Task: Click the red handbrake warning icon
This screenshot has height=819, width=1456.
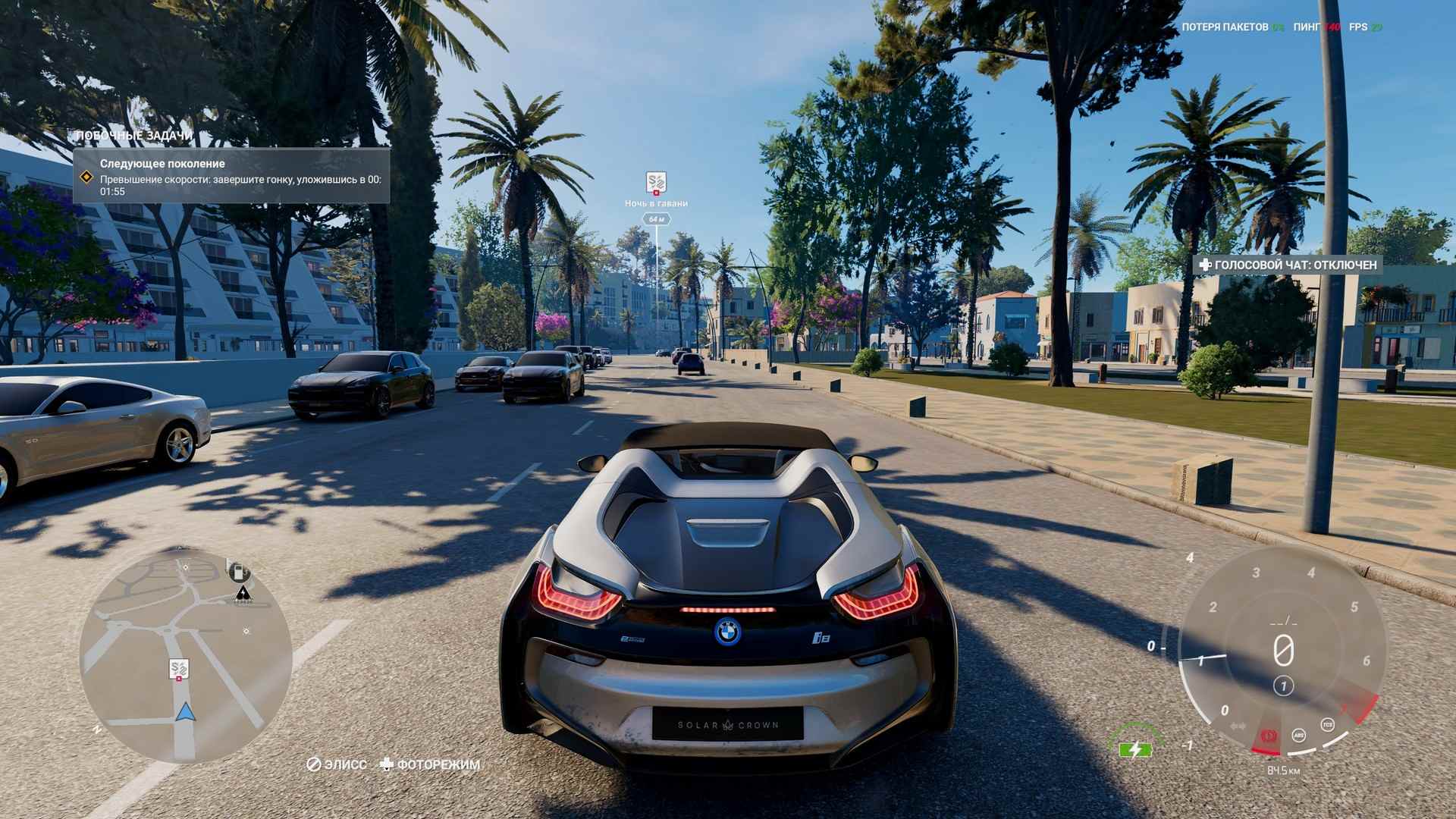Action: 1267,735
